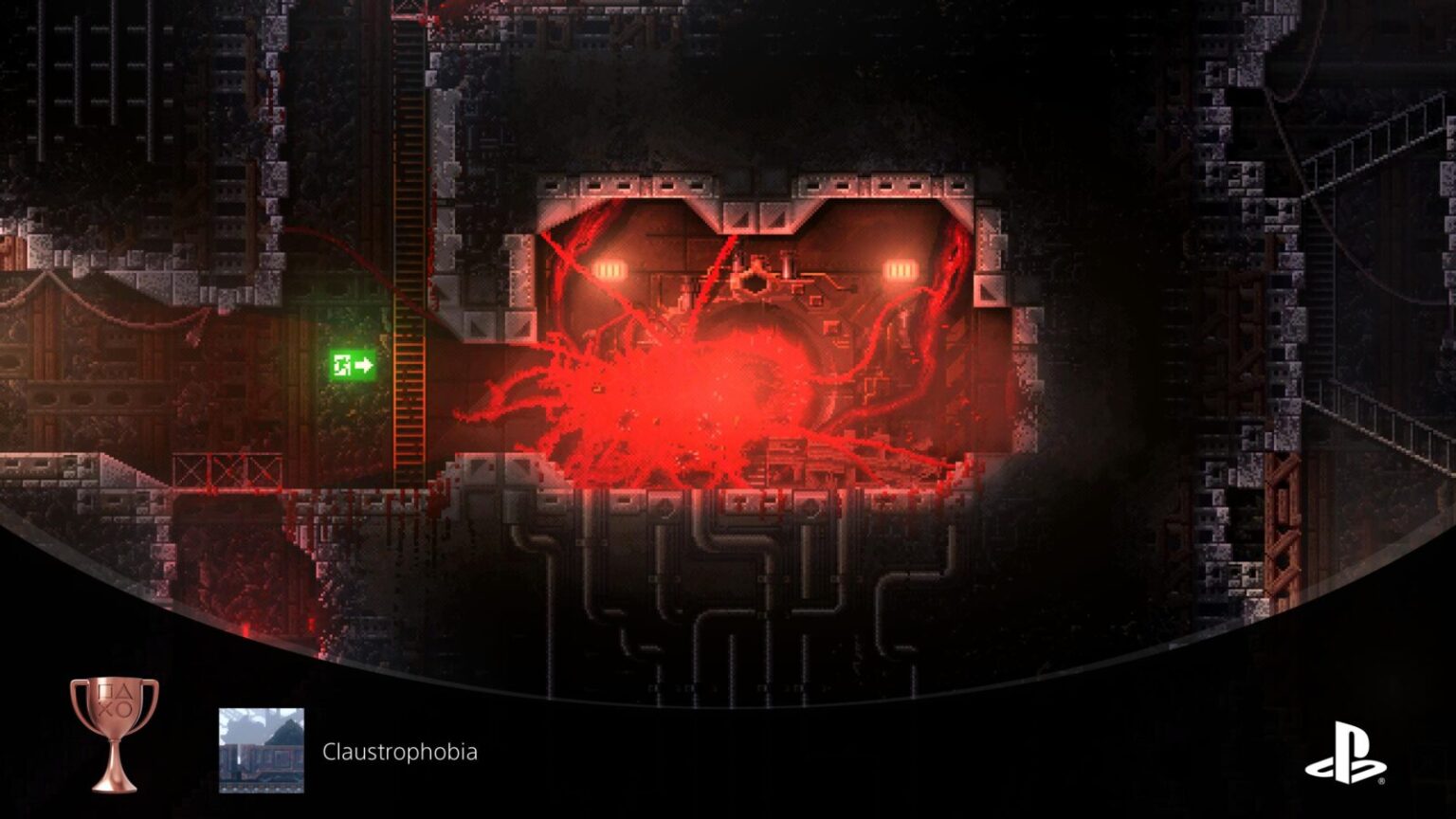
Task: Click the small railing bridge on the left
Action: (227, 471)
